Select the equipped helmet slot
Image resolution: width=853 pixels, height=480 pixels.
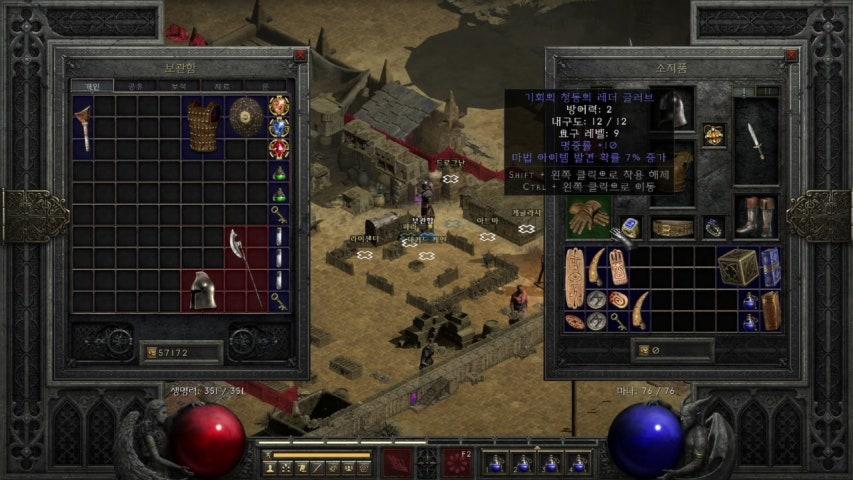672,110
